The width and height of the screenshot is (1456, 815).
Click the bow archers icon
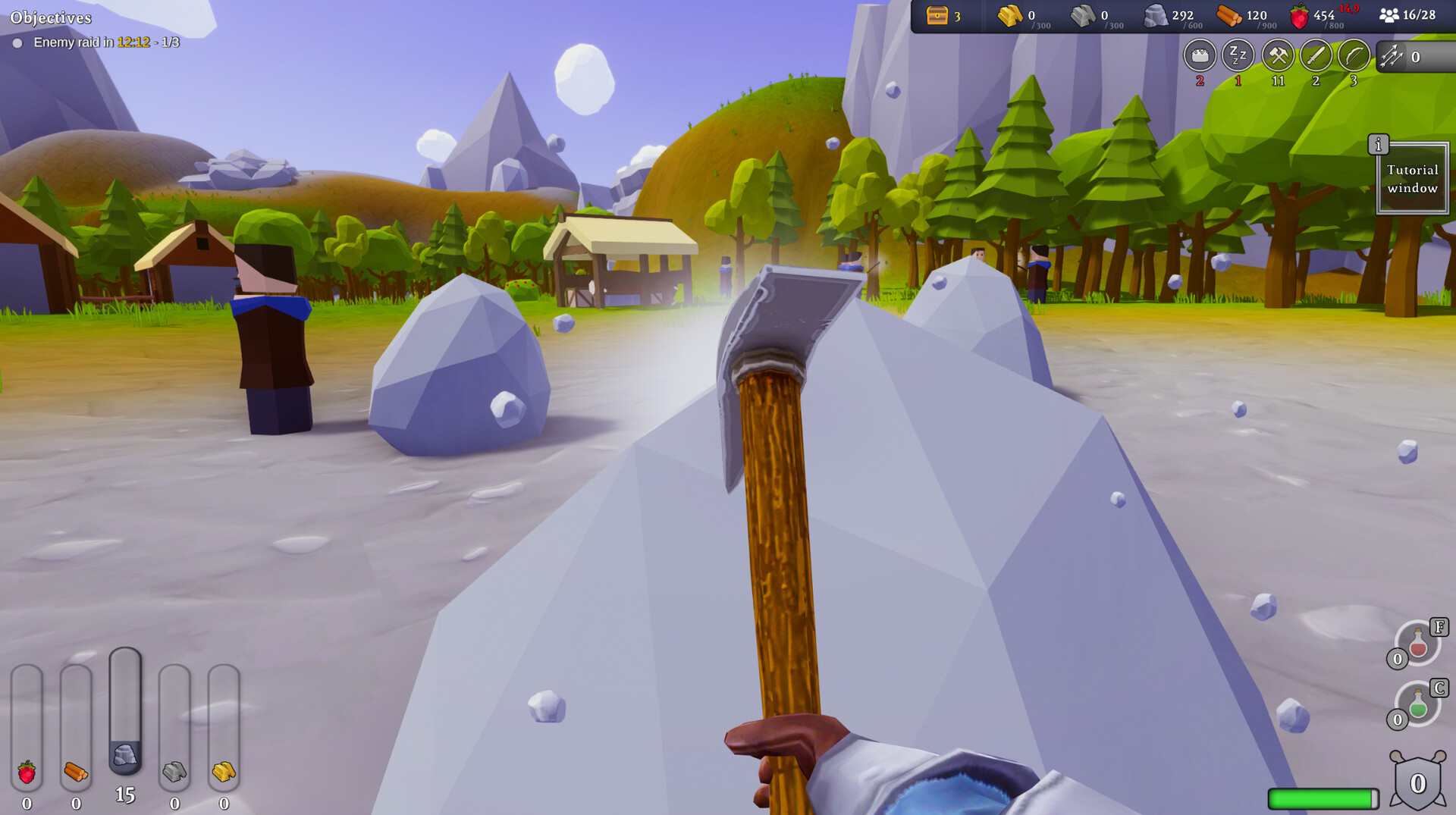1354,57
